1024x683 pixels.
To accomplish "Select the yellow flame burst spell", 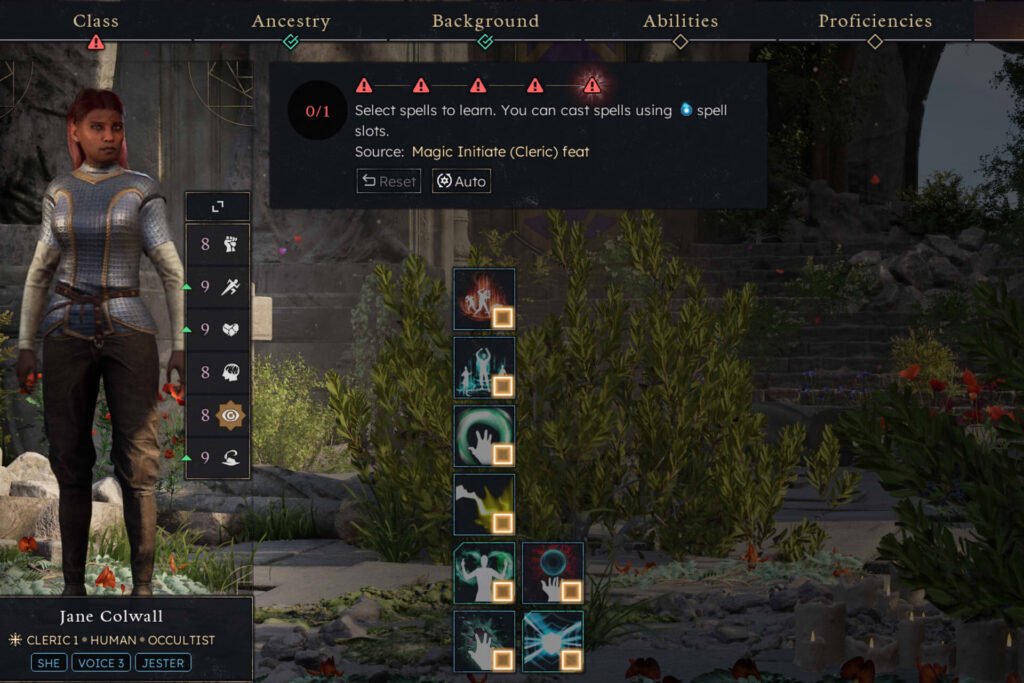I will [x=484, y=504].
